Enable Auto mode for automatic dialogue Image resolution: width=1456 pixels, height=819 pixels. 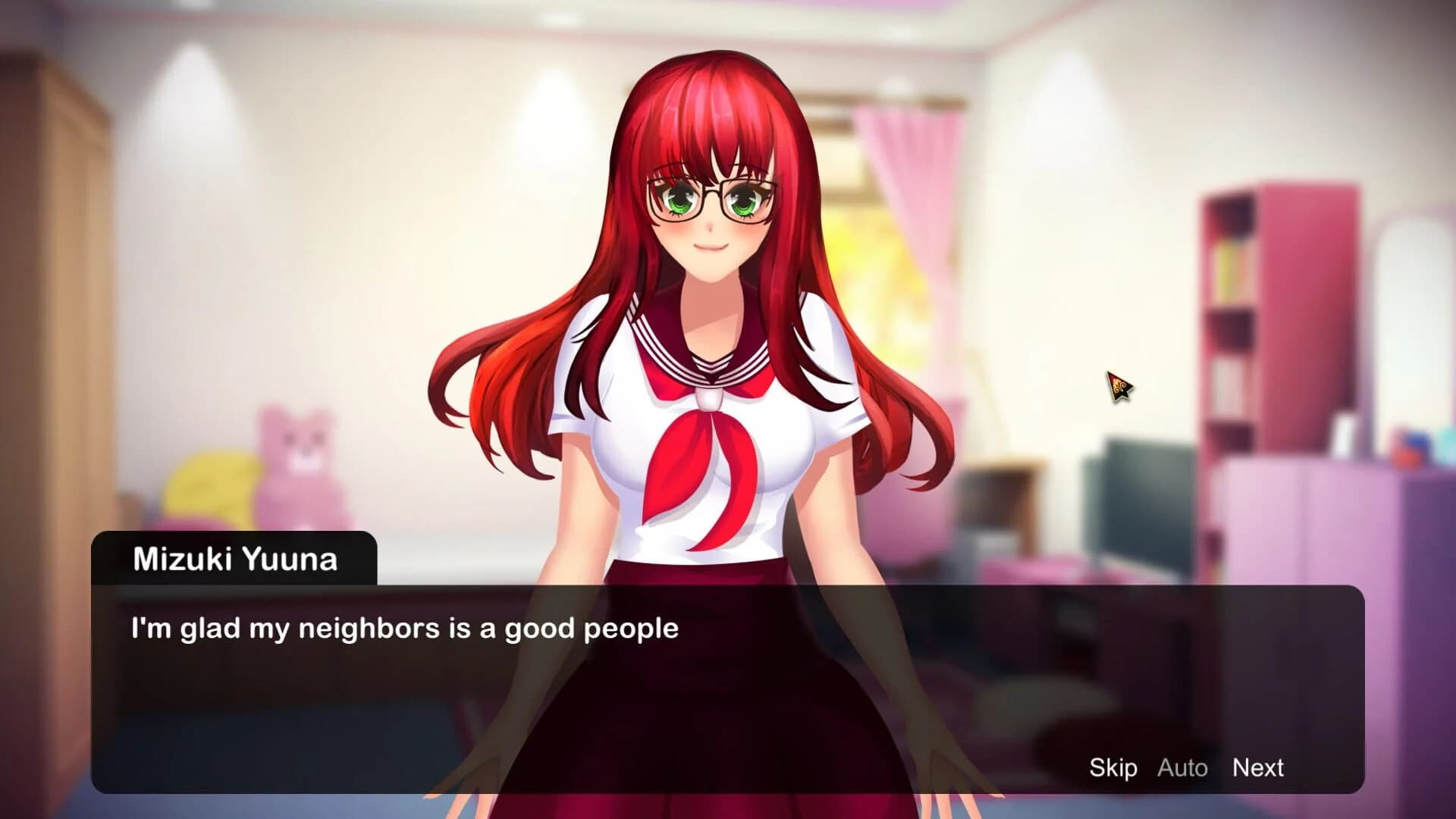1182,768
